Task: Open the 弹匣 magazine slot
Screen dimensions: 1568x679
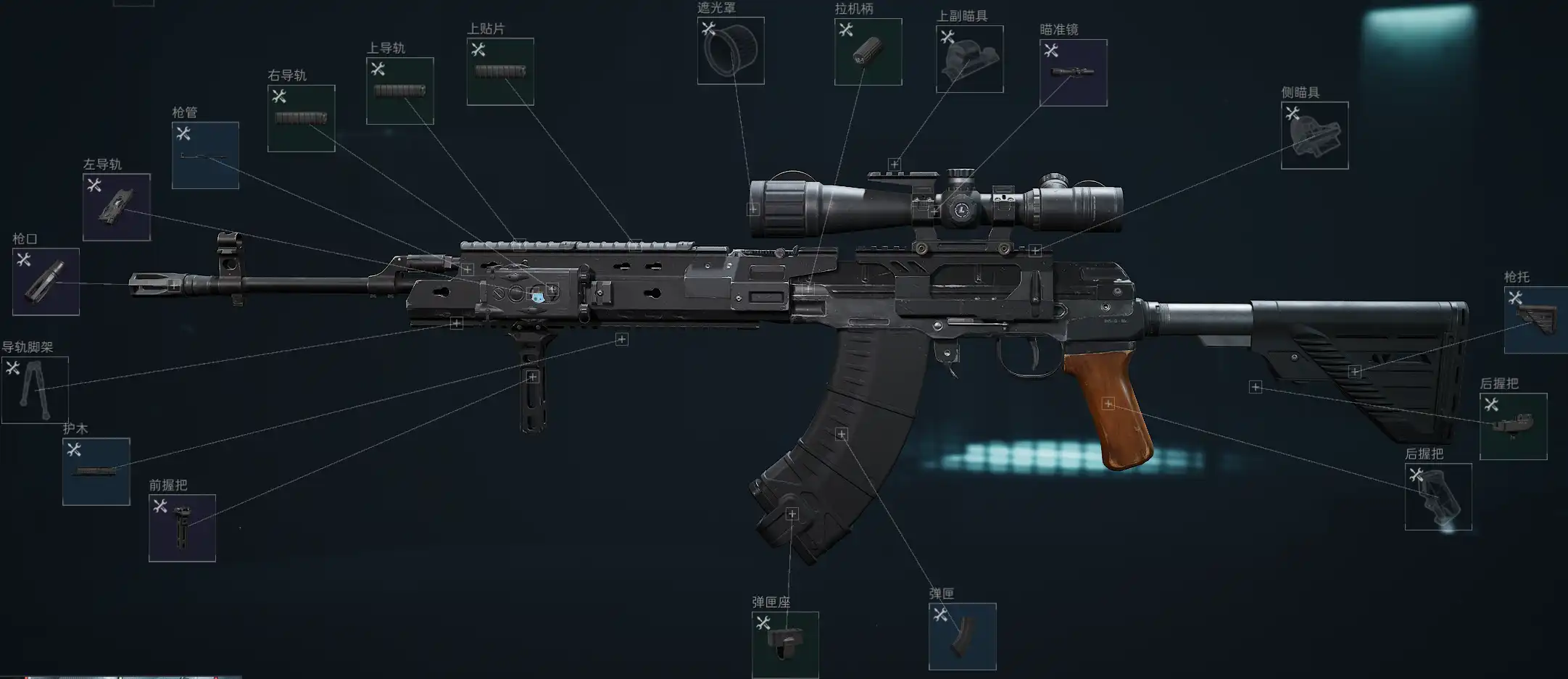Action: [x=962, y=636]
